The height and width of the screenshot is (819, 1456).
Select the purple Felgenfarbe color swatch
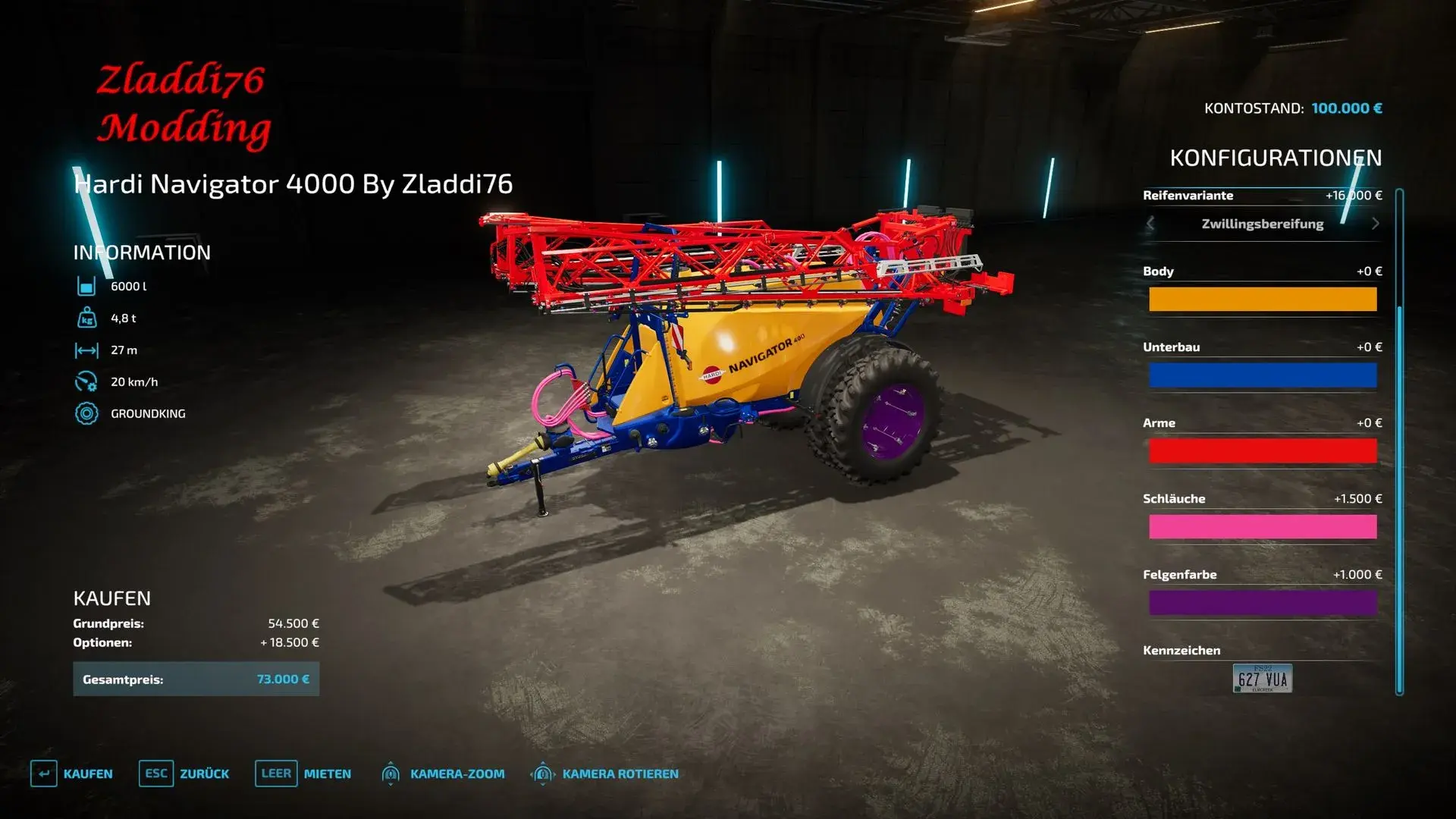pos(1263,603)
